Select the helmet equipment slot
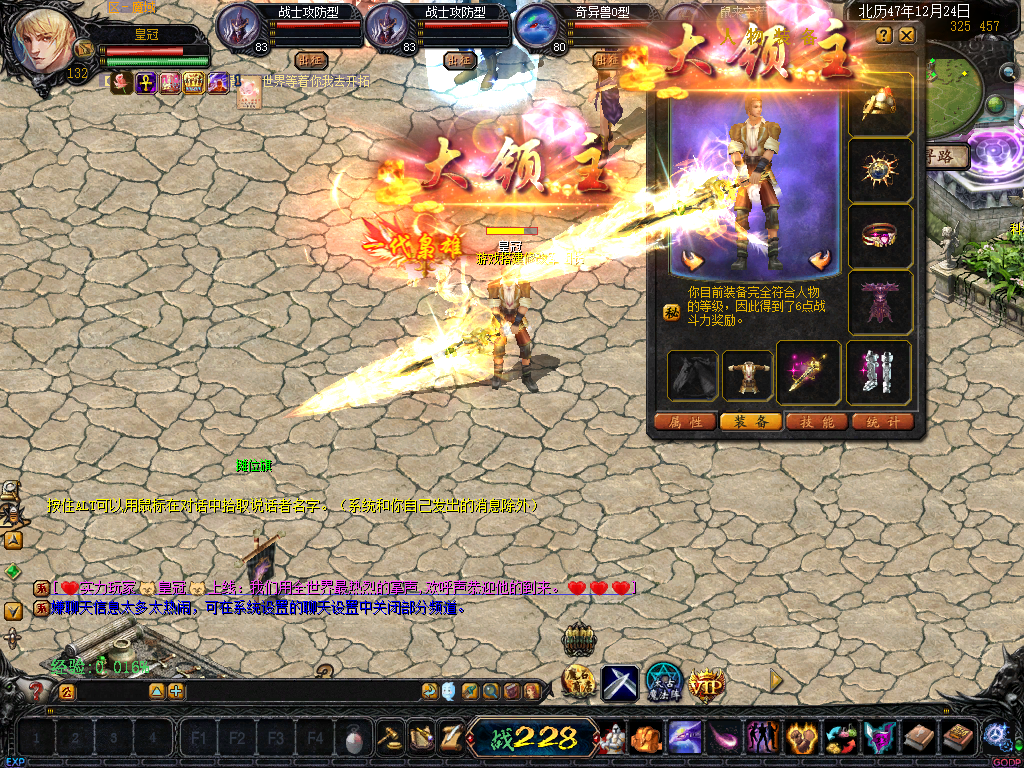 click(x=880, y=104)
